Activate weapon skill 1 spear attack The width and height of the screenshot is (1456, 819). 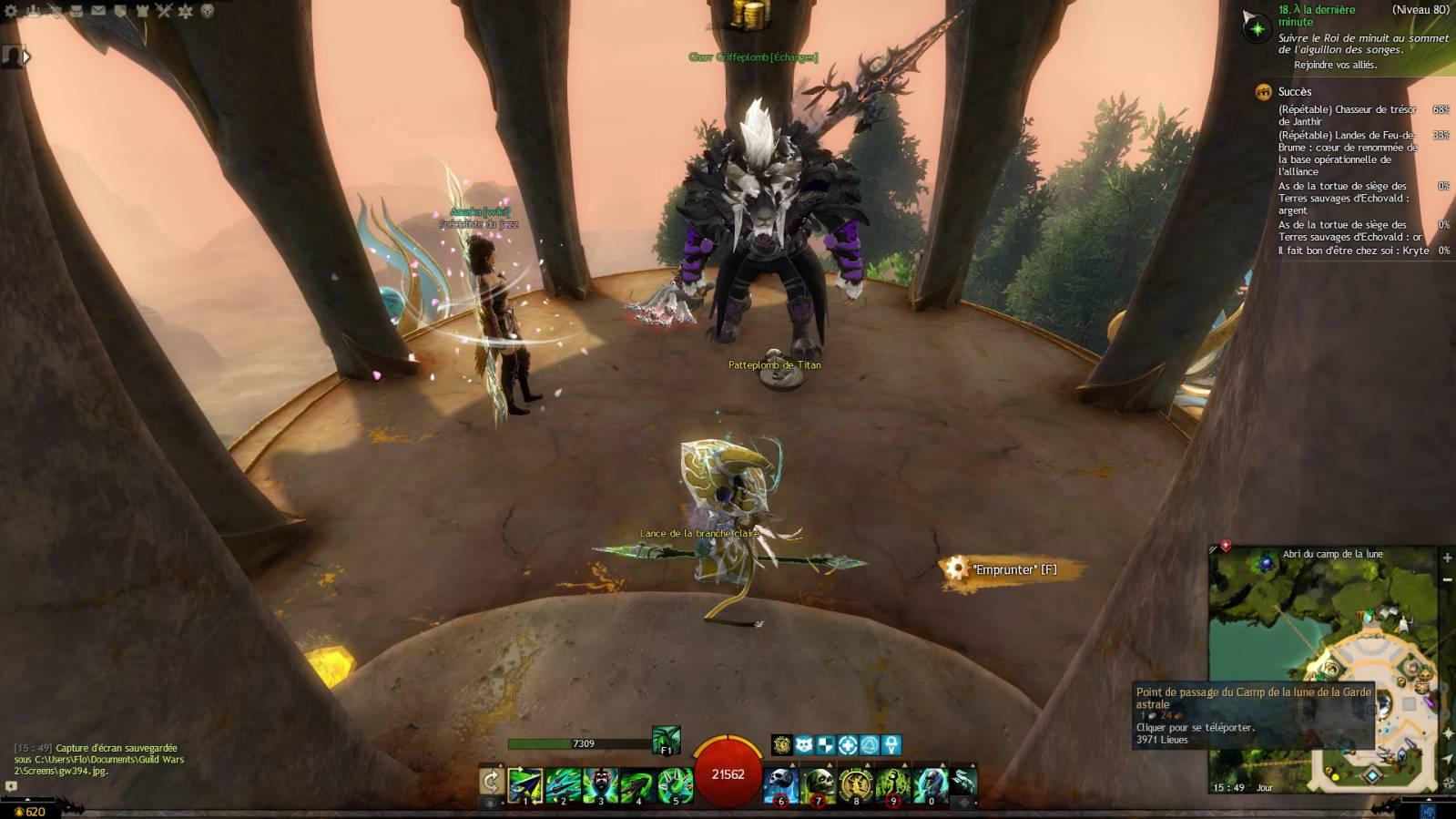(525, 784)
